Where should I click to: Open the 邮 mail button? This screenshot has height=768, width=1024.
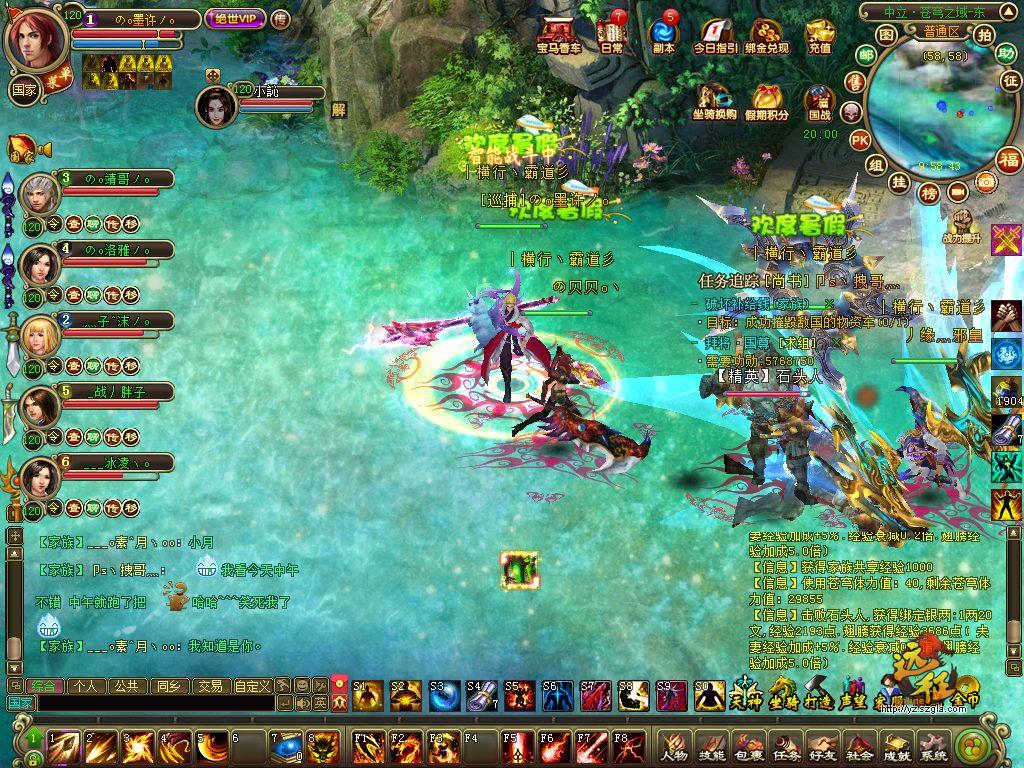click(866, 55)
